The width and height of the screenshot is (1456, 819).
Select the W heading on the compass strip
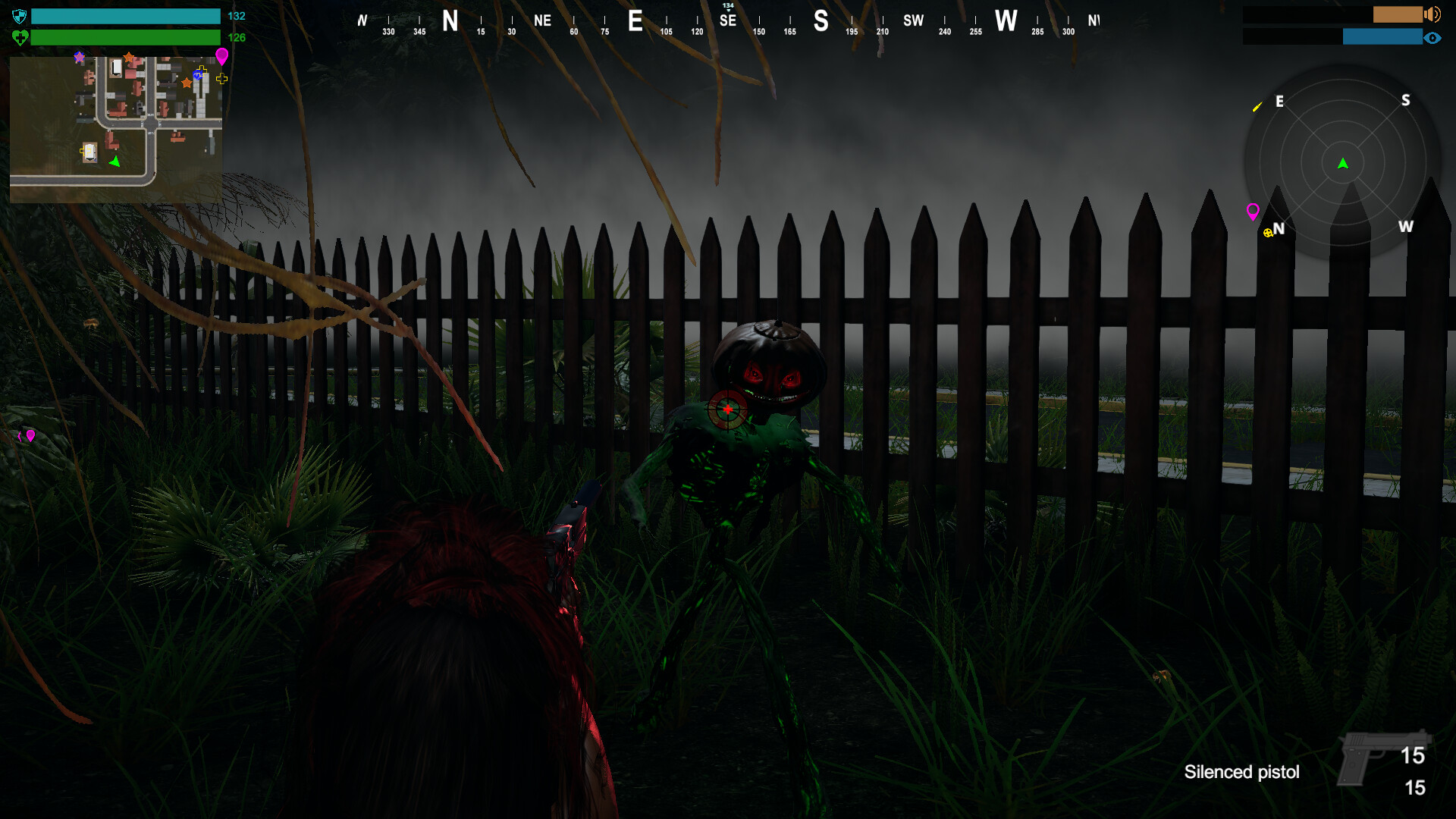coord(1007,21)
